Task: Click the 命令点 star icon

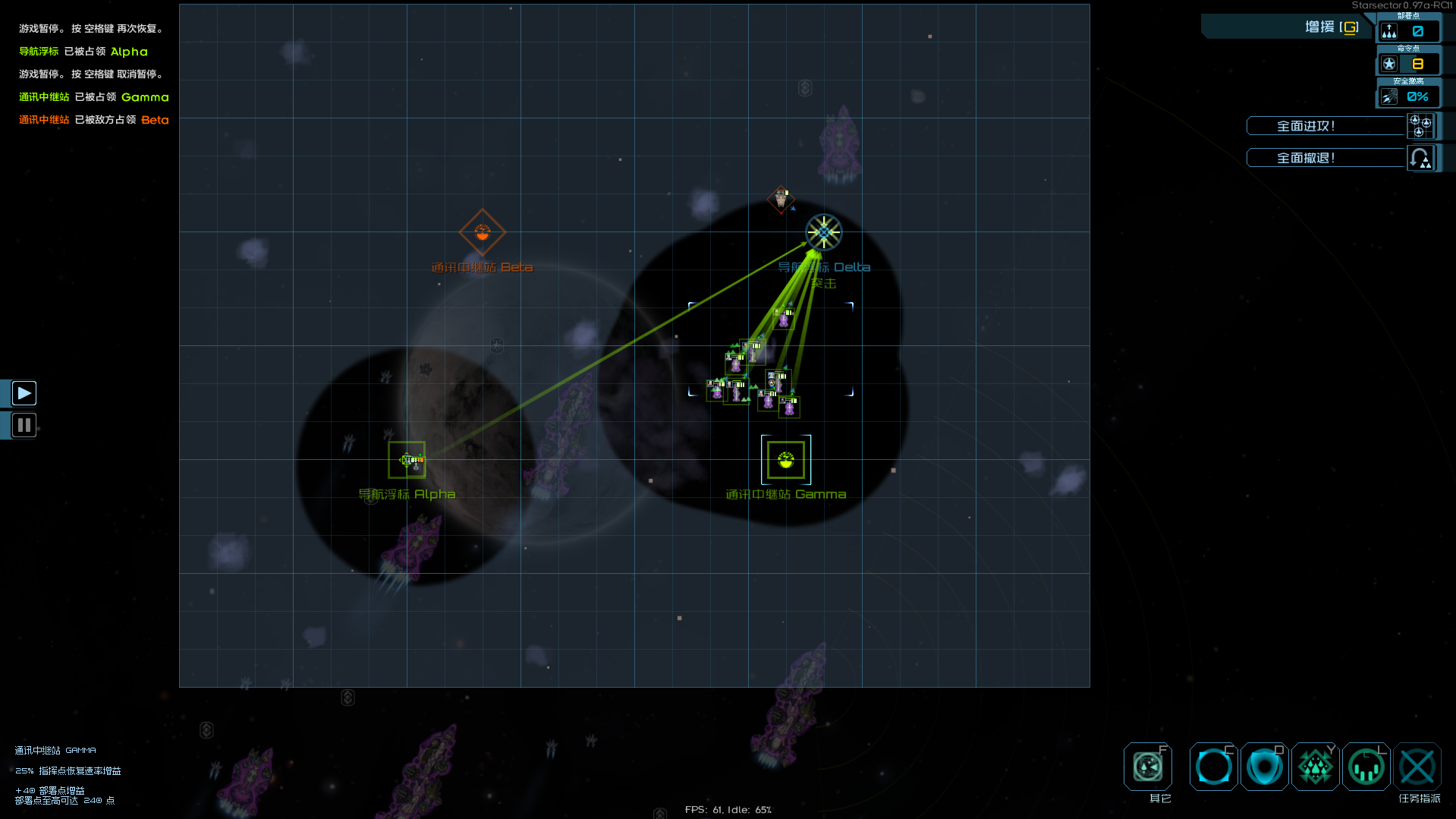Action: pyautogui.click(x=1389, y=64)
